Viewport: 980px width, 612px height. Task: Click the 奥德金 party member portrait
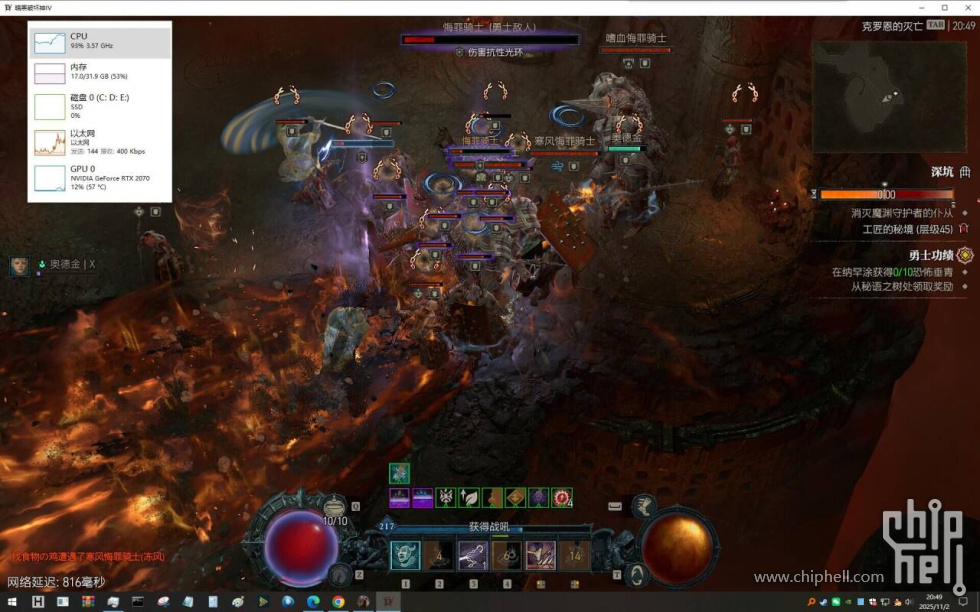[20, 265]
